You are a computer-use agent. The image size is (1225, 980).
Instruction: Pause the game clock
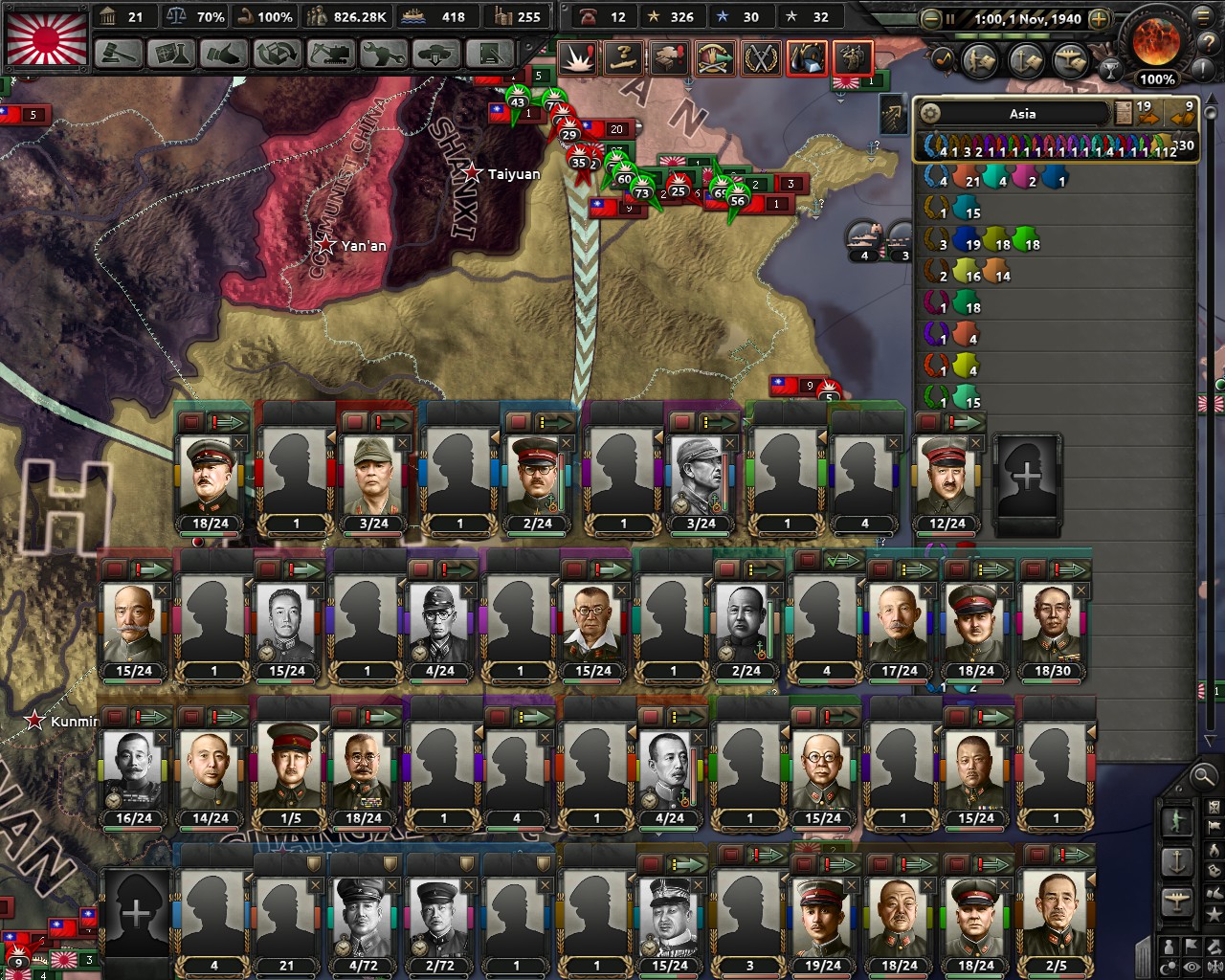(x=950, y=17)
